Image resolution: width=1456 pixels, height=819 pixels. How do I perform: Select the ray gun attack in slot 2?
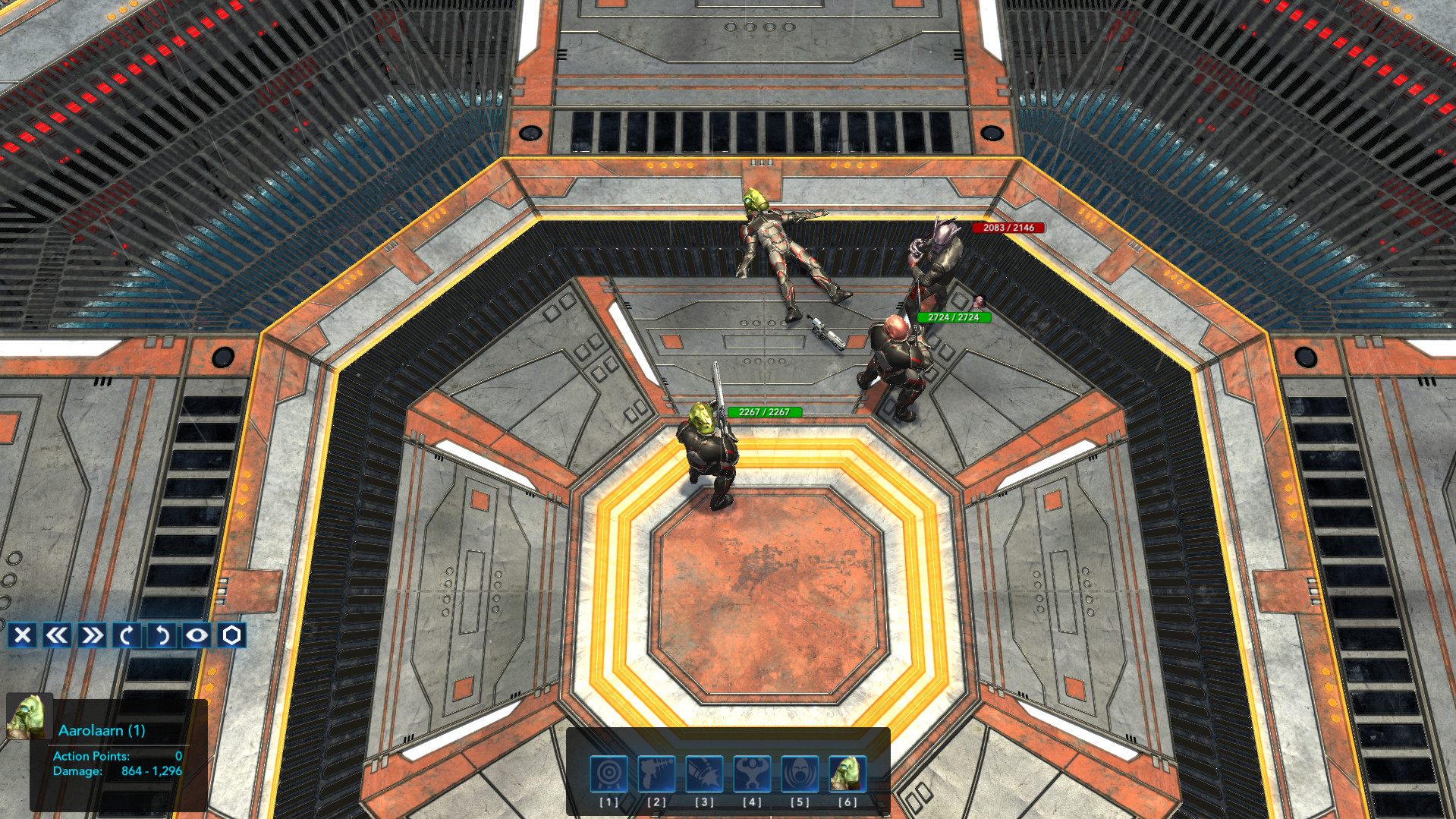coord(656,772)
